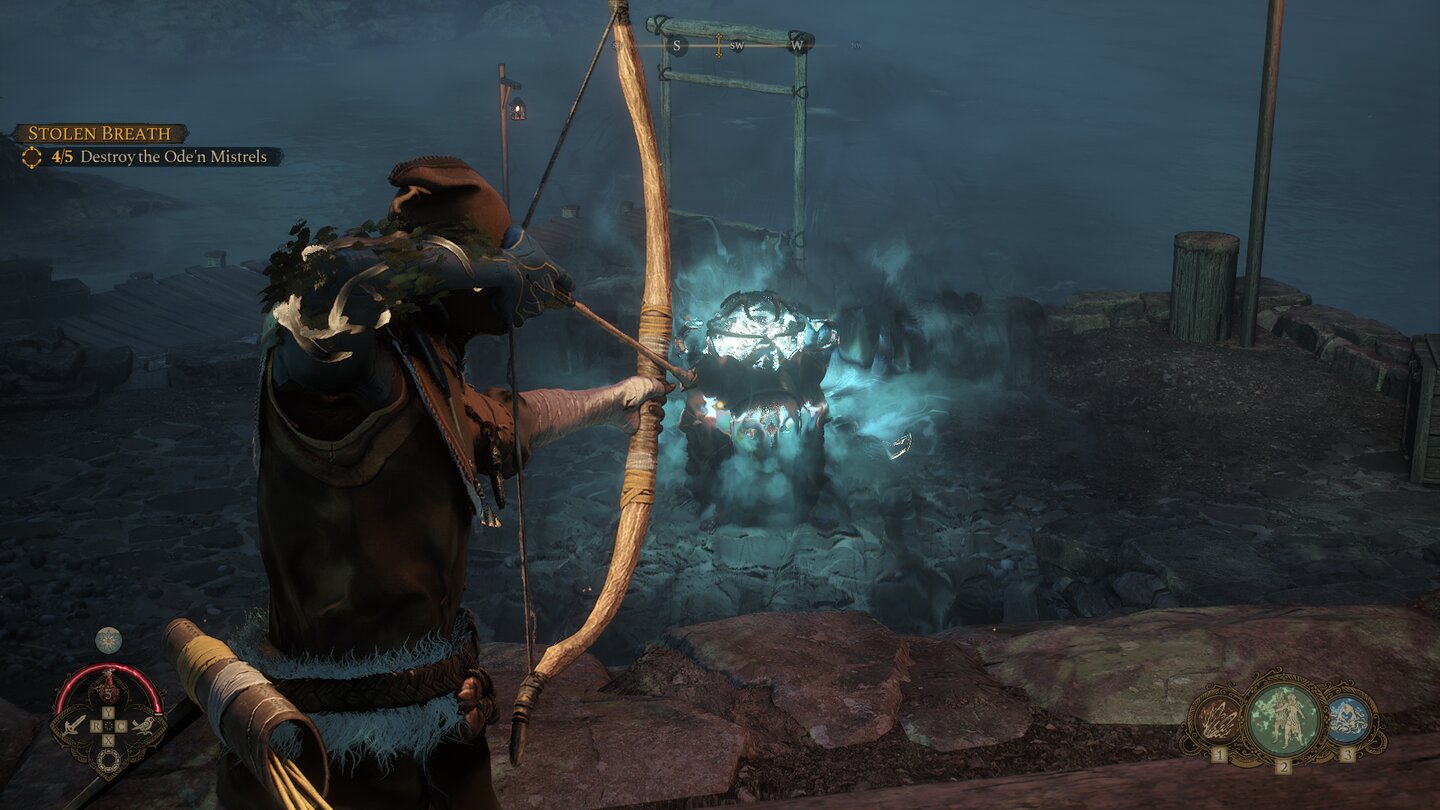Click the W marker on the compass bar

(x=797, y=45)
